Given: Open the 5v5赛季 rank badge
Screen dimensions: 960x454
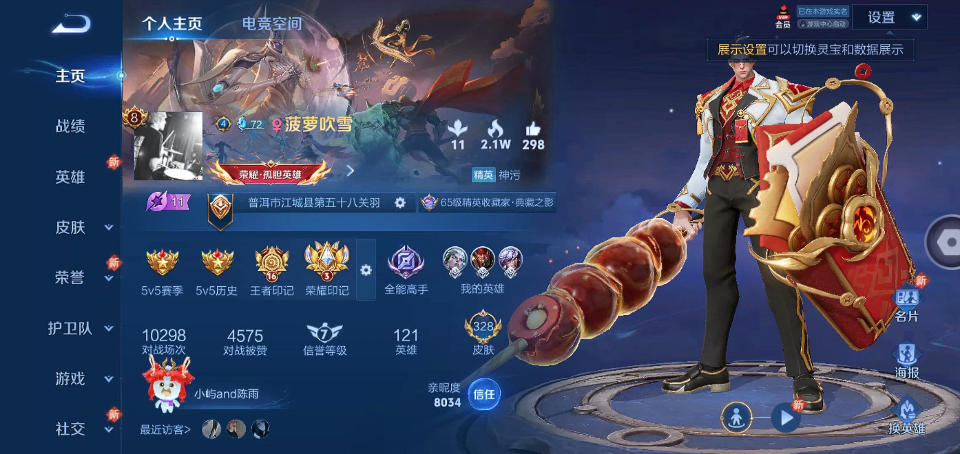Looking at the screenshot, I should tap(162, 268).
